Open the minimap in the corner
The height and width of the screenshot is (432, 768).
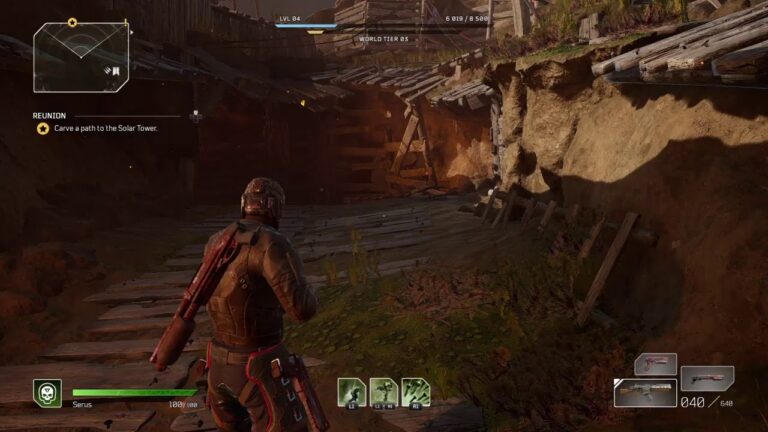[x=78, y=57]
